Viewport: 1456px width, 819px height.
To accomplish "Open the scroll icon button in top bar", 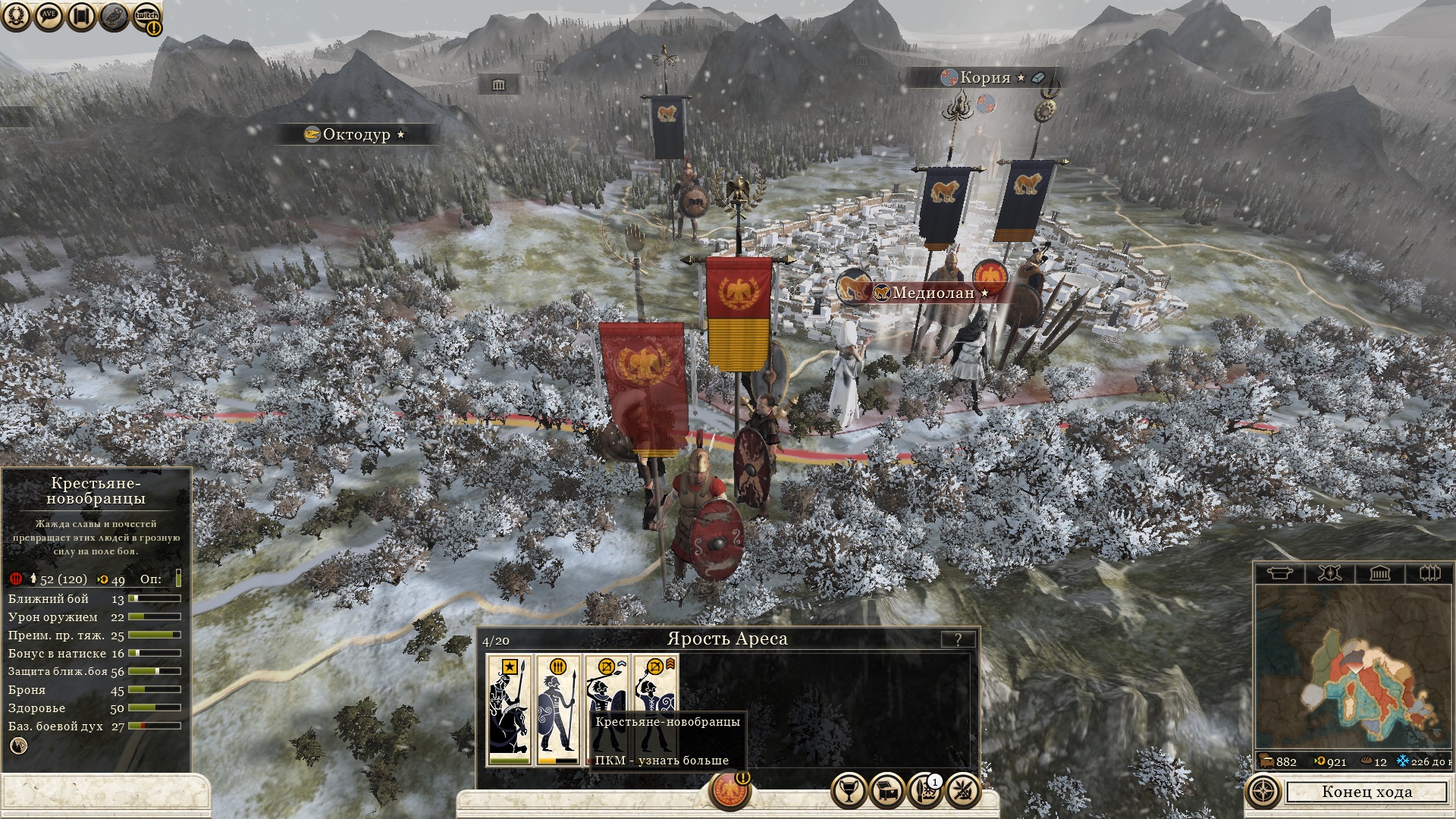I will pyautogui.click(x=81, y=16).
